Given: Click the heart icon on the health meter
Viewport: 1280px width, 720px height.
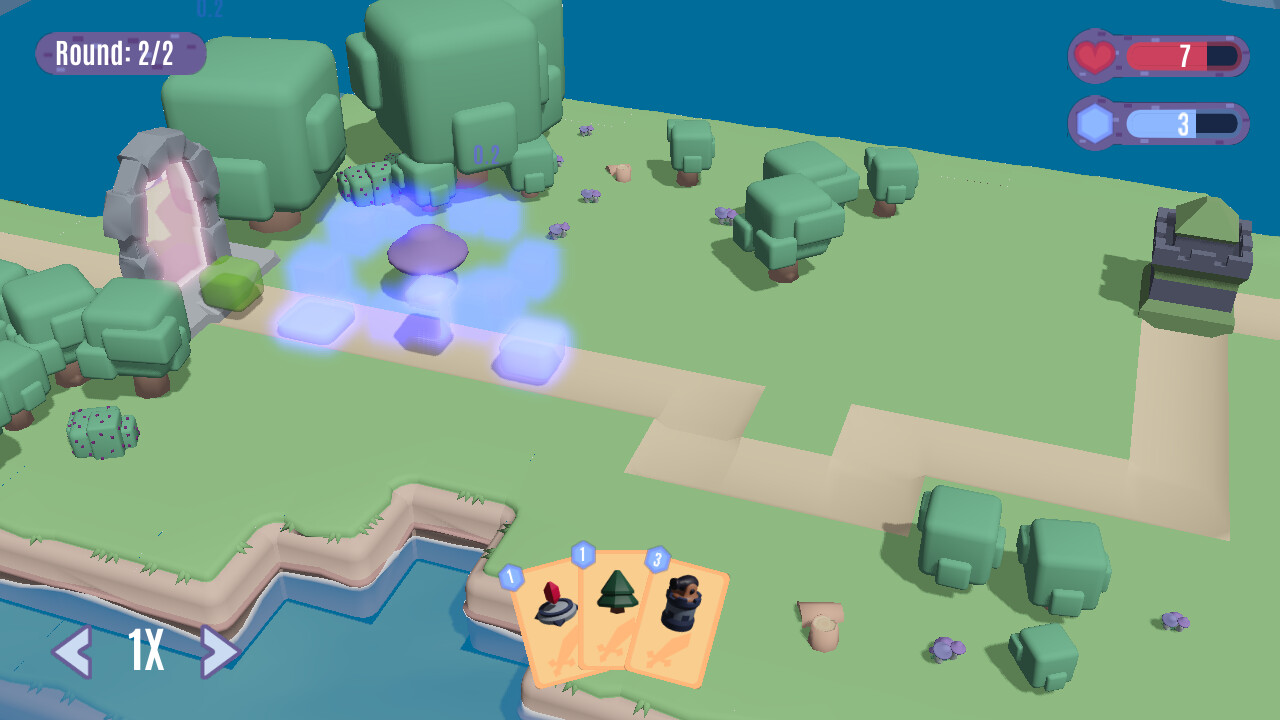Looking at the screenshot, I should (x=1094, y=56).
